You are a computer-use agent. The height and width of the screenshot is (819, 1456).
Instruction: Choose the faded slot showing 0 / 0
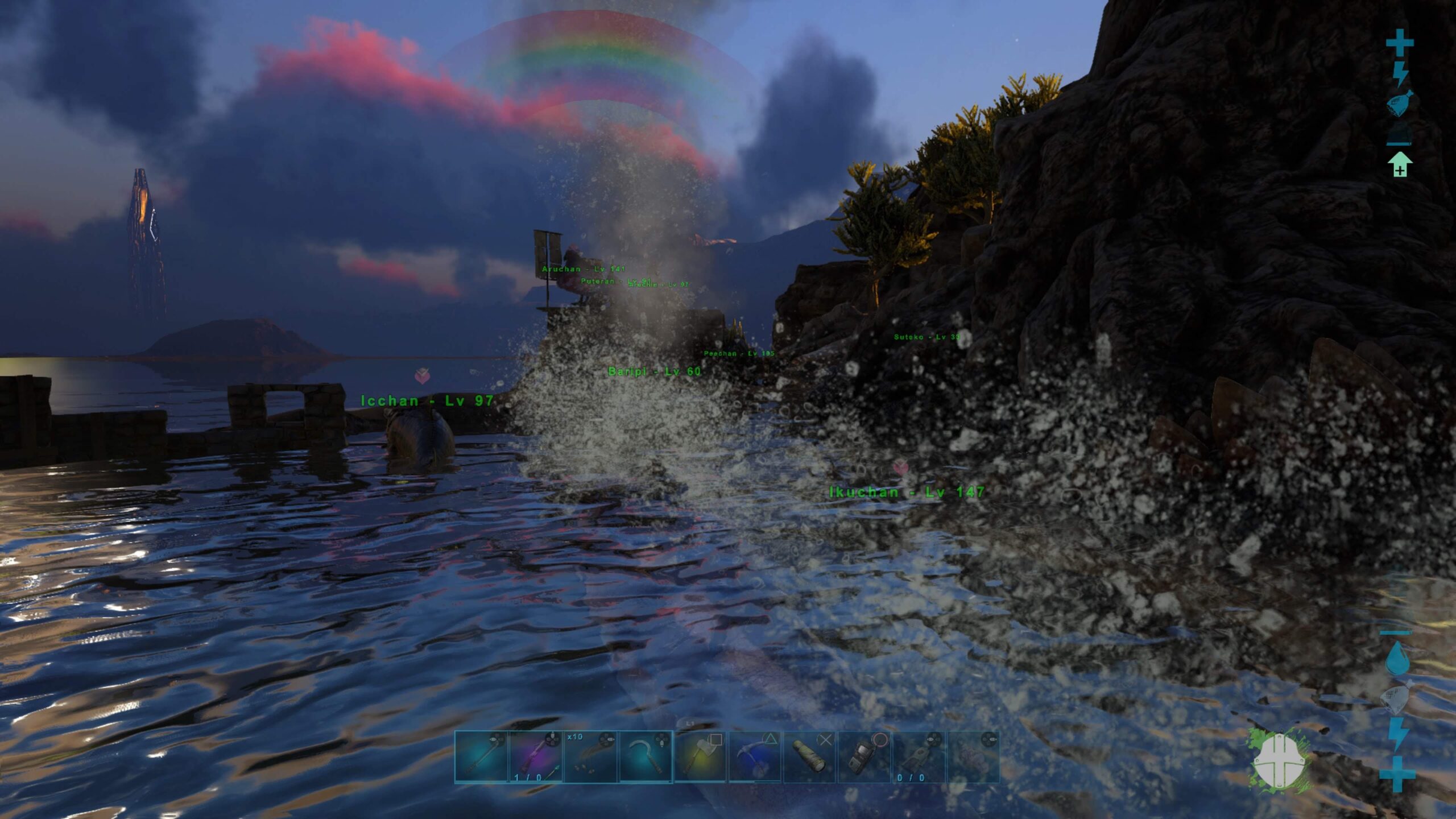click(x=918, y=758)
